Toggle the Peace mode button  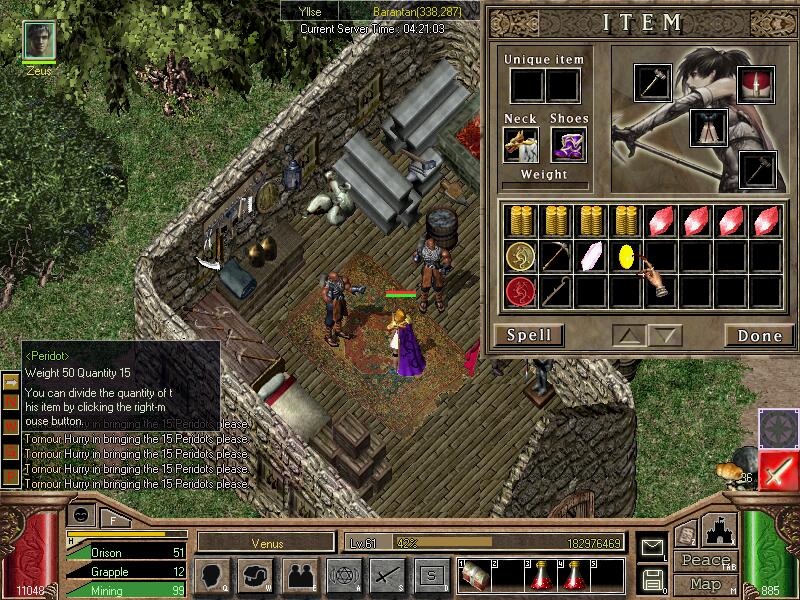coord(706,561)
